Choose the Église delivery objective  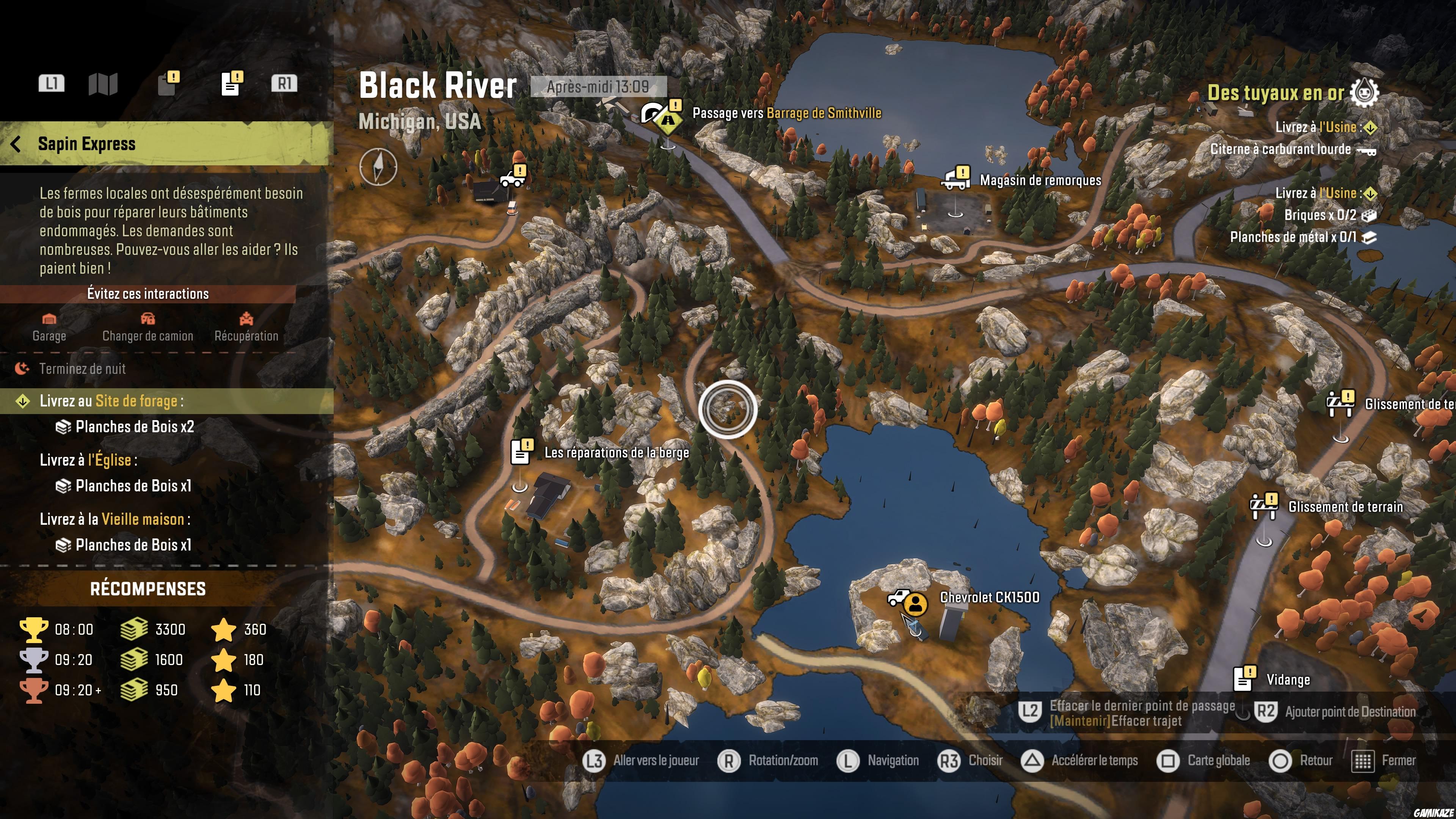[x=88, y=460]
